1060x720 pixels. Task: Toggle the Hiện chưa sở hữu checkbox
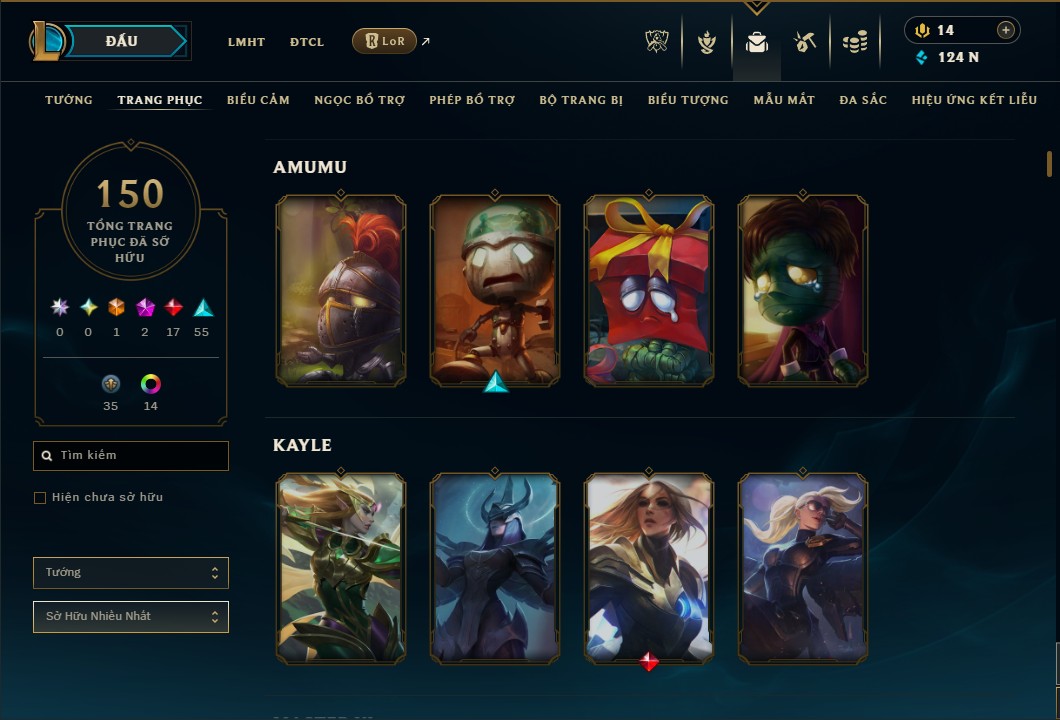40,498
